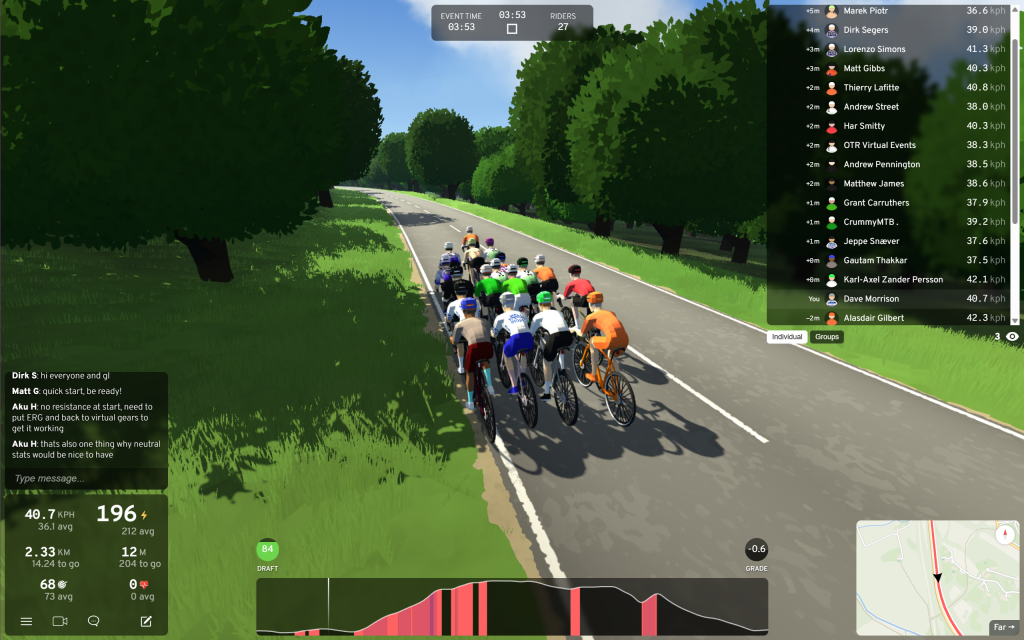Switch to the Groups tab
Screen dimensions: 1024x640
(x=827, y=337)
